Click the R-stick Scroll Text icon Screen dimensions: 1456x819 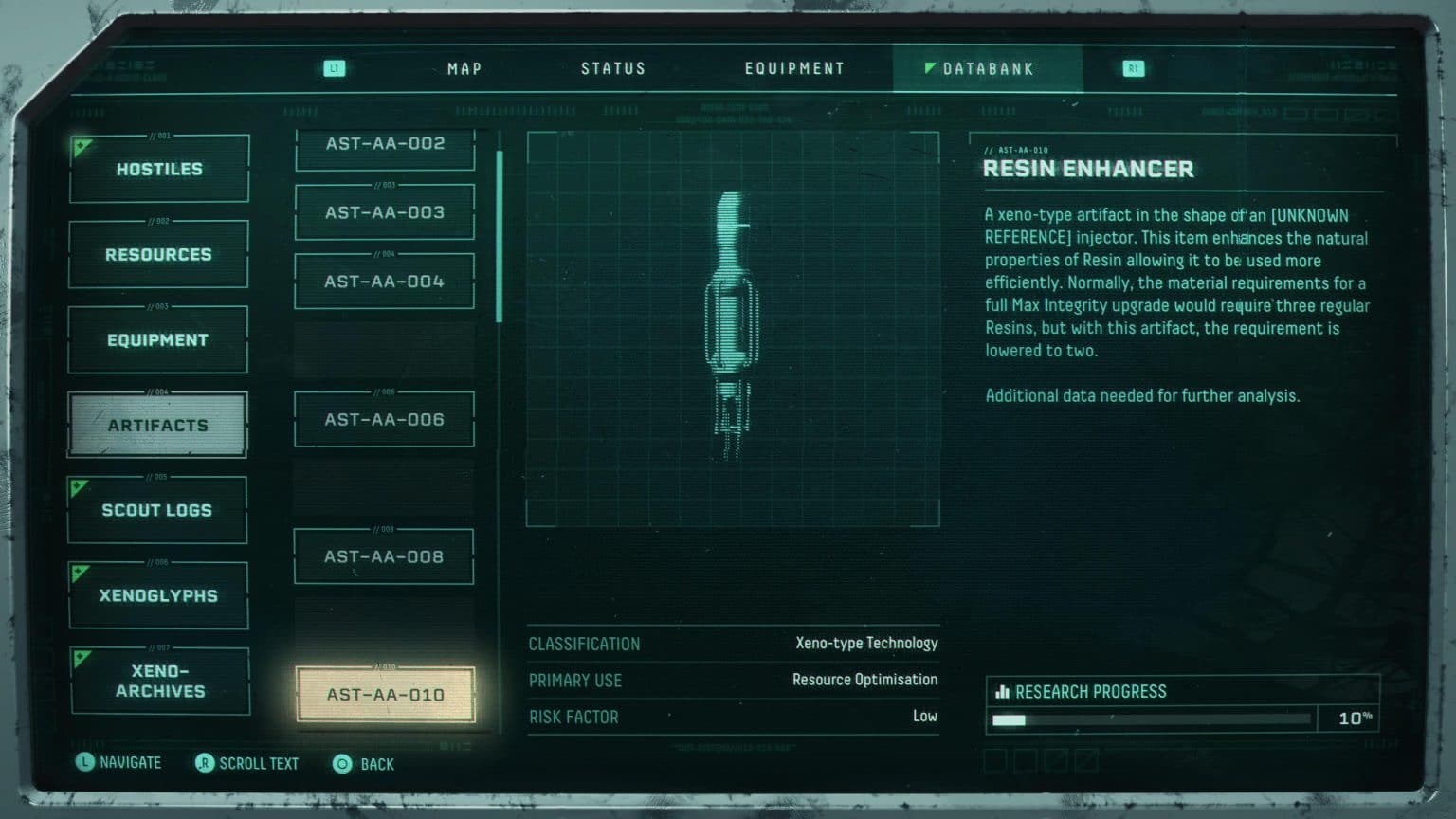(204, 763)
